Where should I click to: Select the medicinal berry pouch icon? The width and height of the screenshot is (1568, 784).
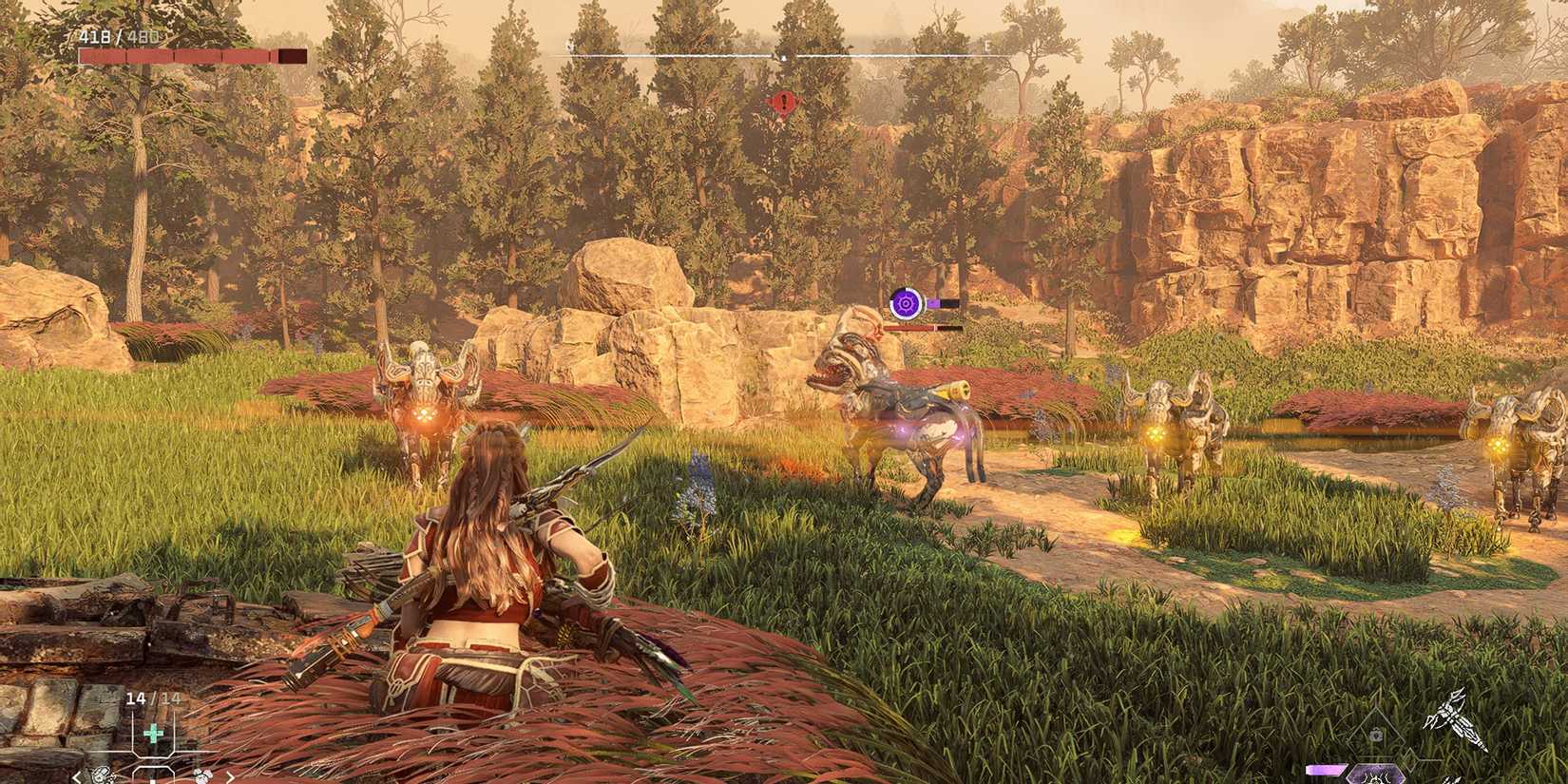[202, 774]
